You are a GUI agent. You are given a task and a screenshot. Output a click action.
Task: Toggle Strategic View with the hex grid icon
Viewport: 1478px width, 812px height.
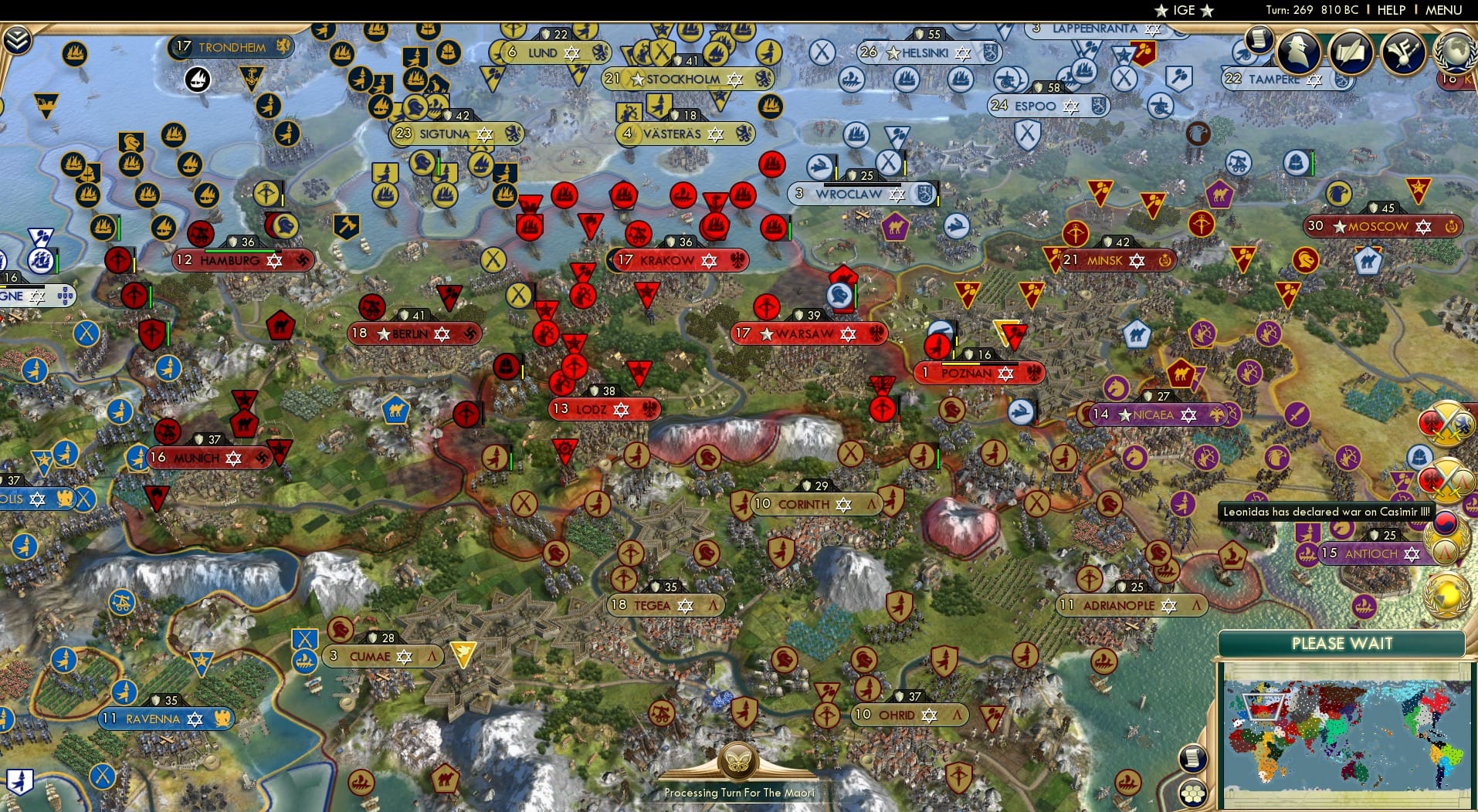pyautogui.click(x=1194, y=793)
